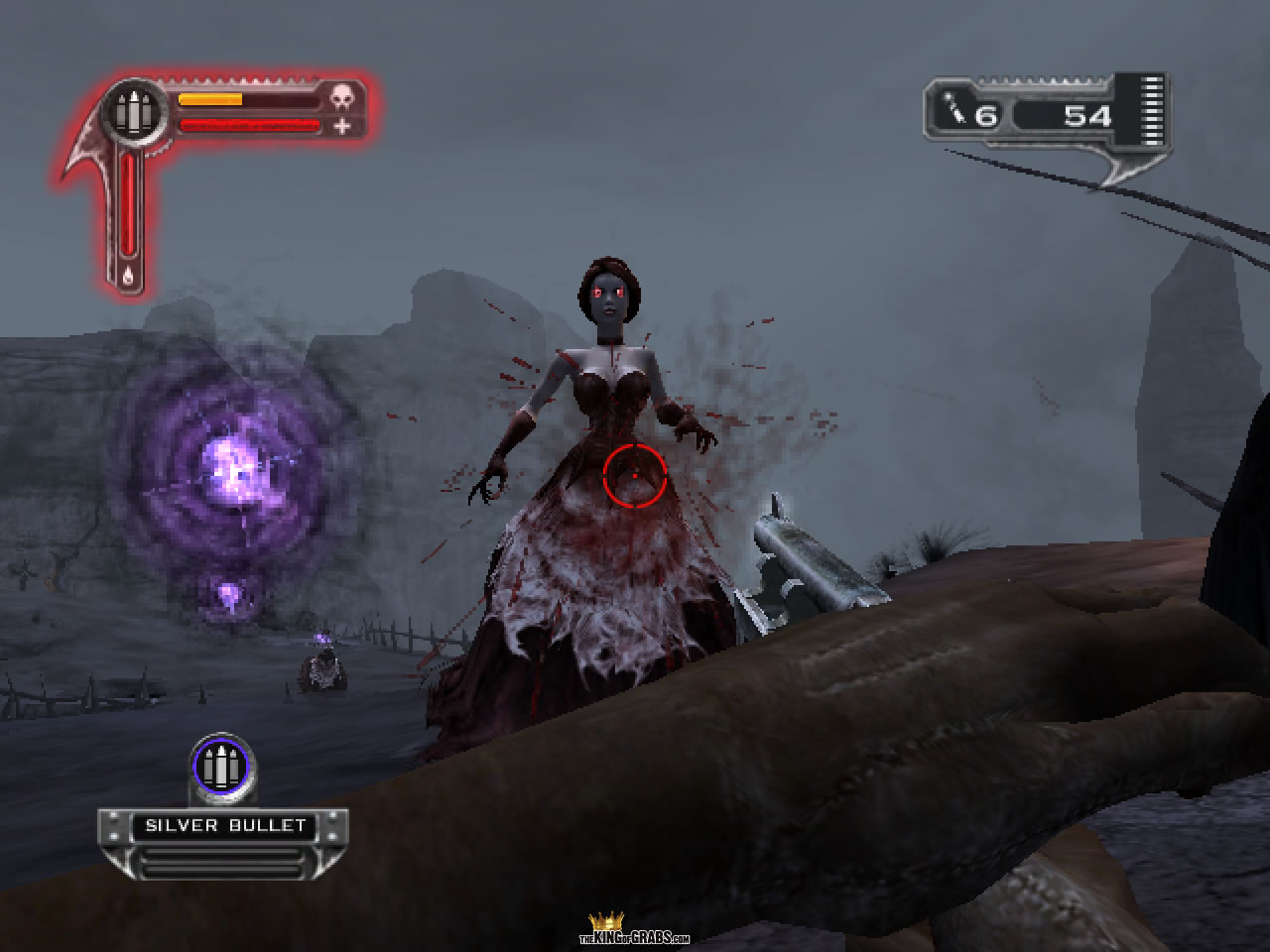Activate the Silver Bullet power icon
Screen dimensions: 1270x952
coord(221,767)
